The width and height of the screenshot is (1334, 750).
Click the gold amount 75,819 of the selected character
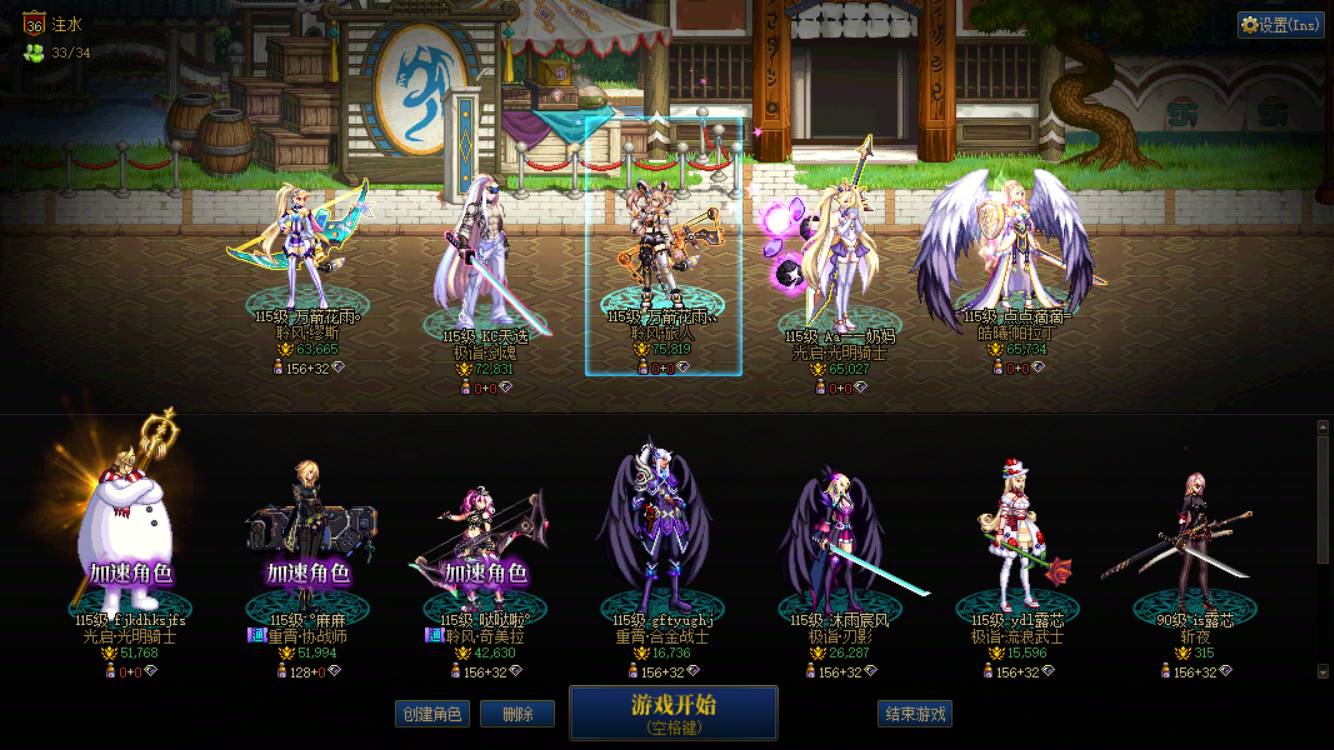point(670,349)
